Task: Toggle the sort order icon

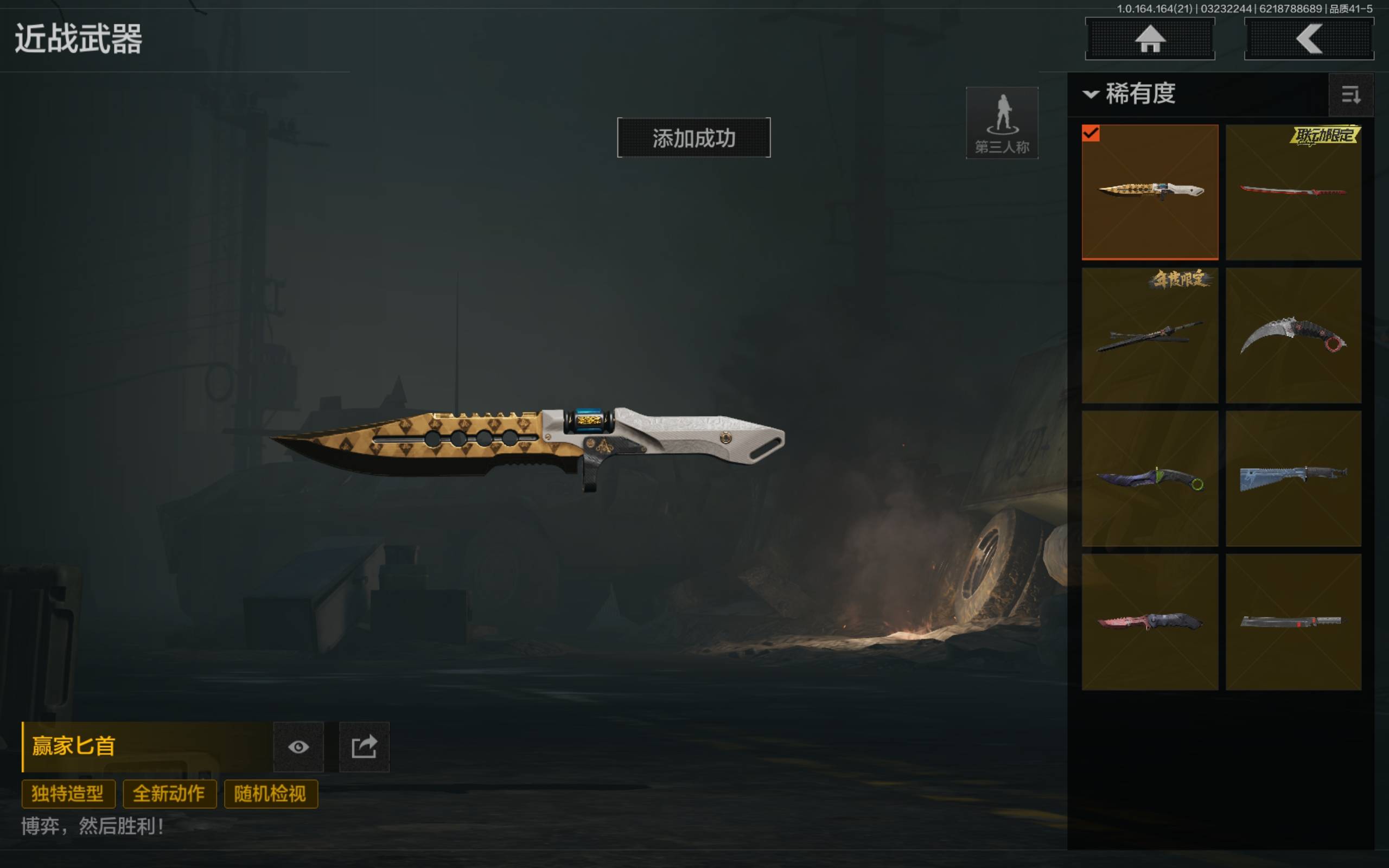Action: point(1350,95)
